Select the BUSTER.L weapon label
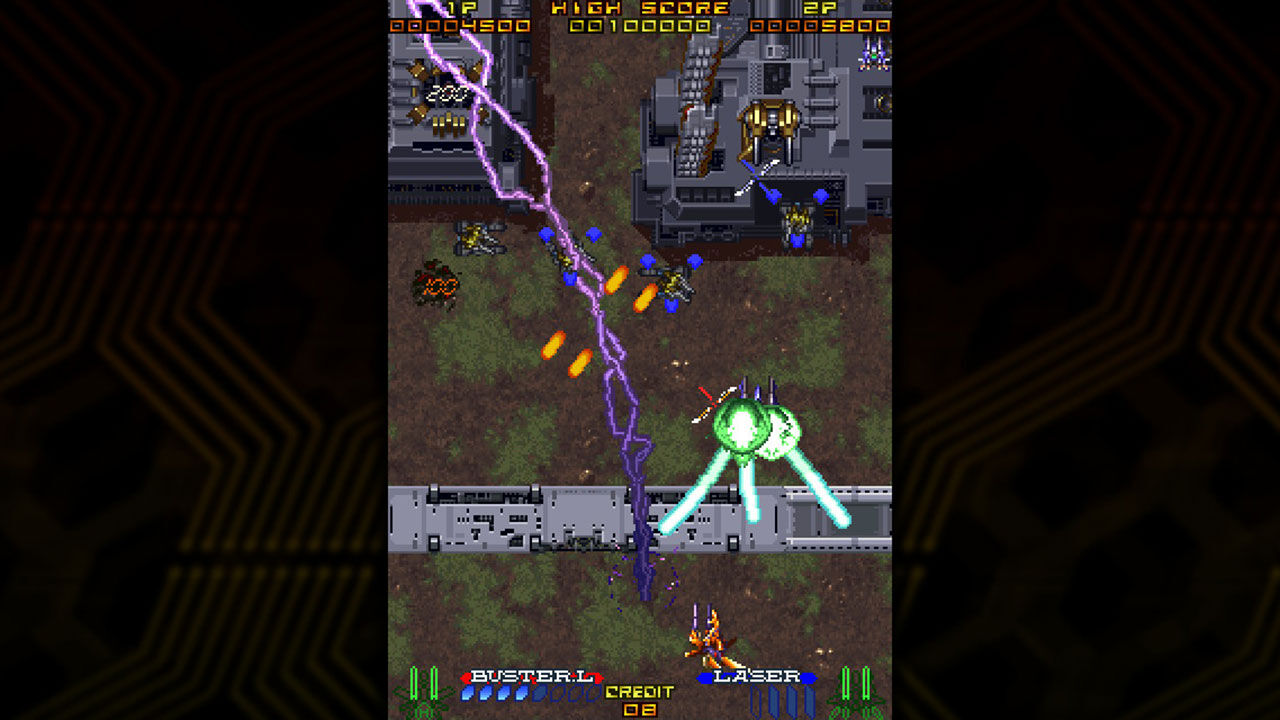Viewport: 1280px width, 720px height. [x=534, y=676]
